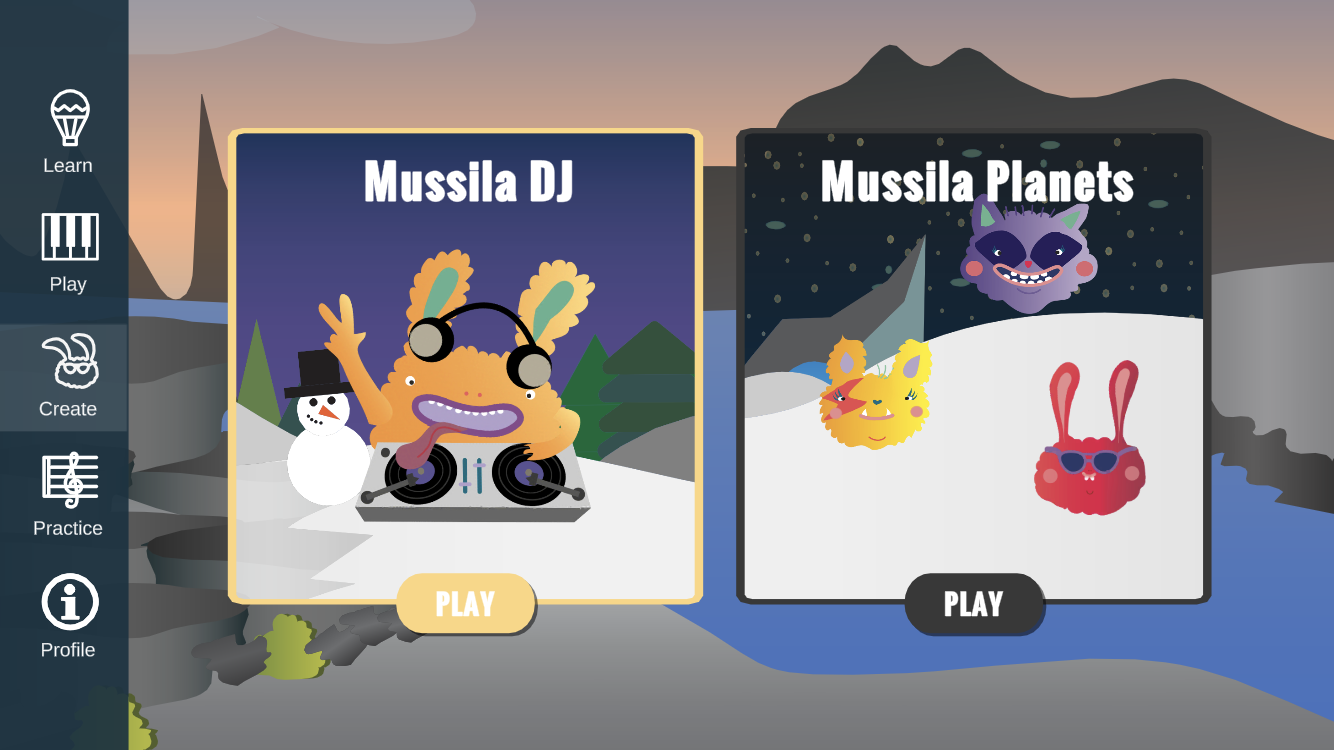Select the Mussila Planets game card
The width and height of the screenshot is (1334, 750).
pos(973,360)
